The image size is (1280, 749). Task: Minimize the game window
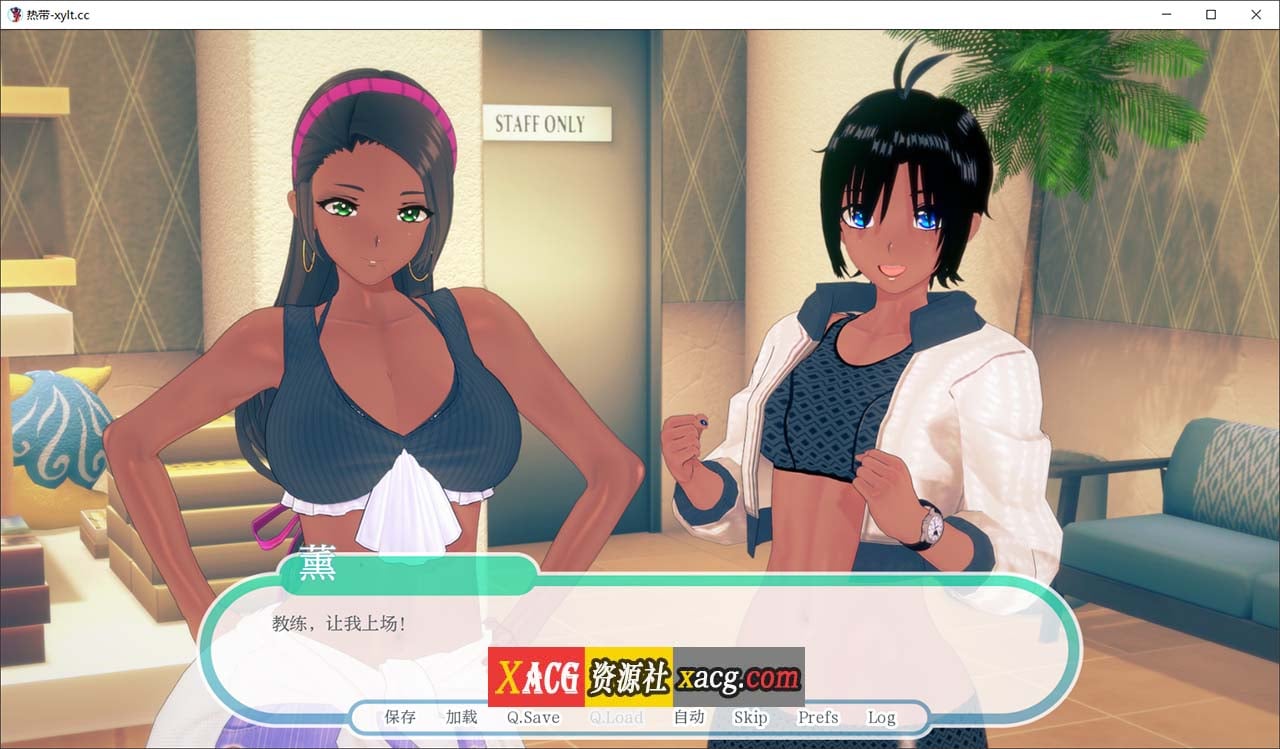coord(1166,15)
